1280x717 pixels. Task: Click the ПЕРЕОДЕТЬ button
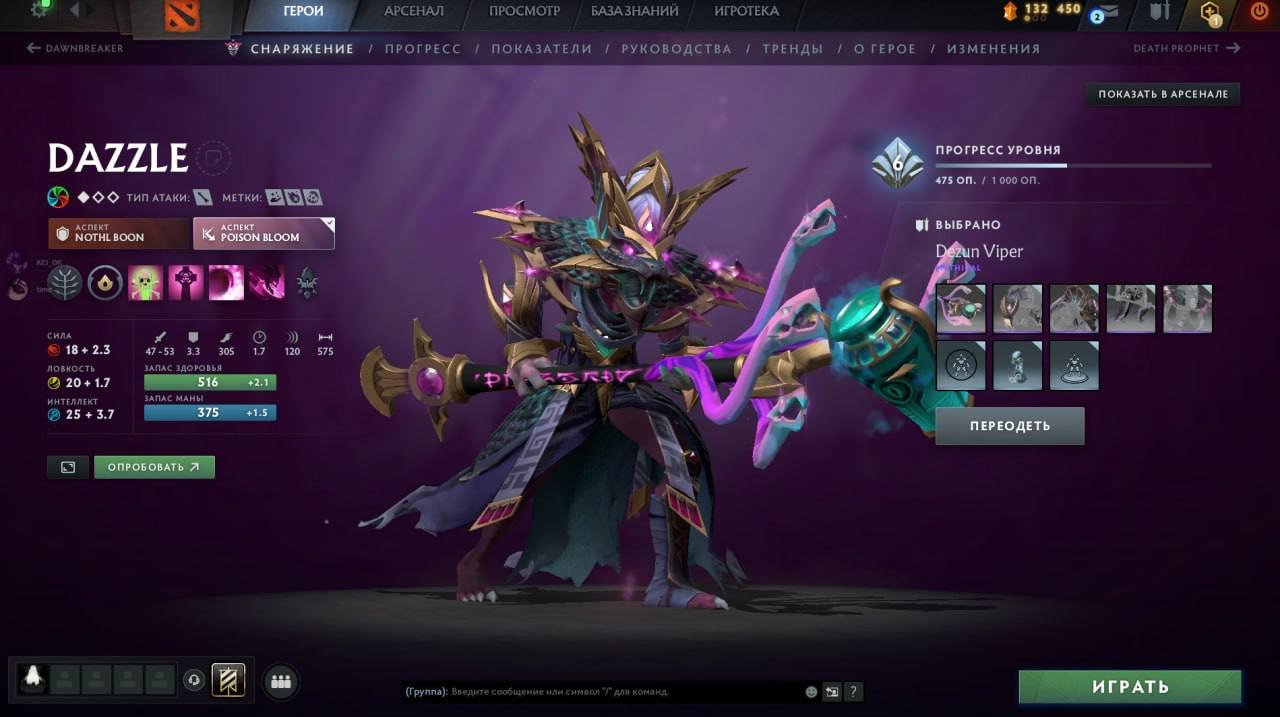point(1010,425)
